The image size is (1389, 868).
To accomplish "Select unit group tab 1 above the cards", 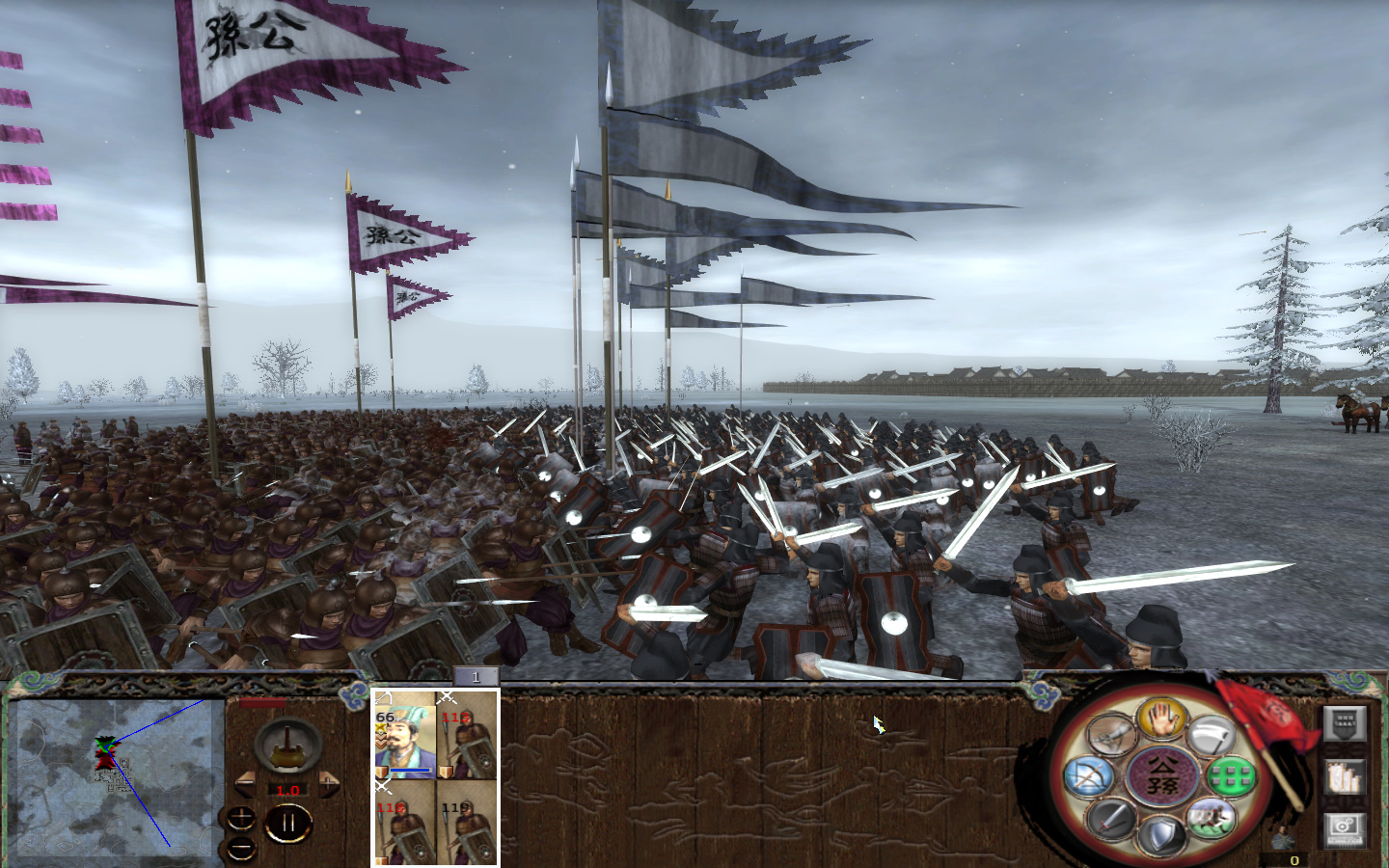I will (x=476, y=678).
